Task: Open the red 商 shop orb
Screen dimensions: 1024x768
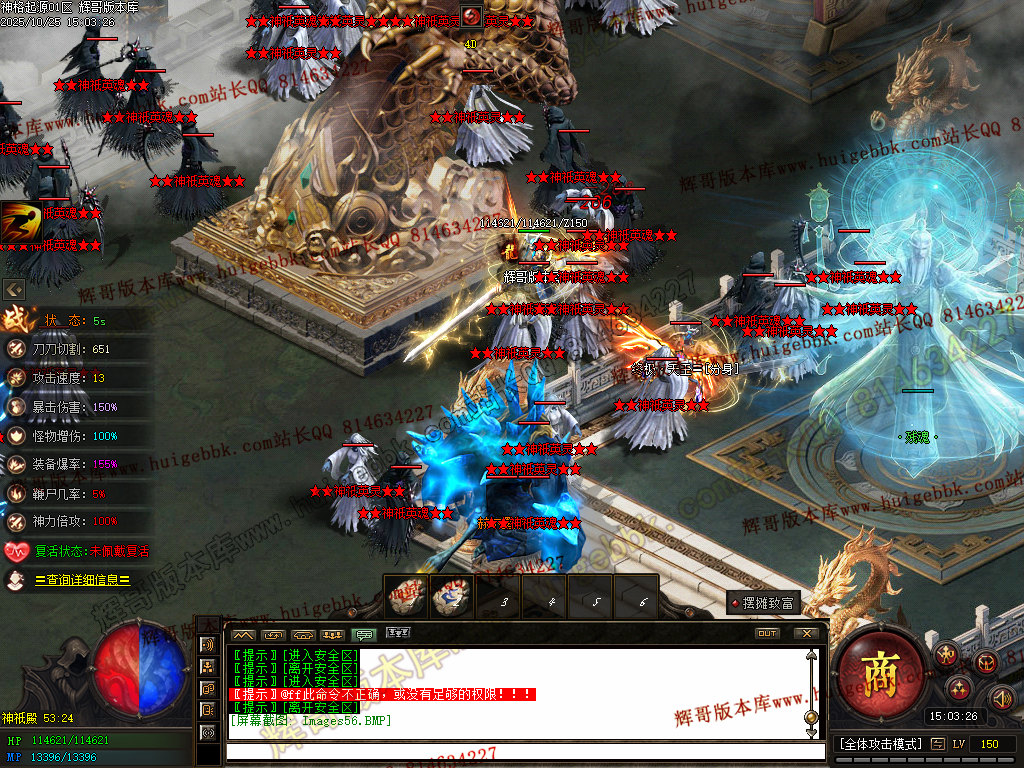Action: (880, 669)
